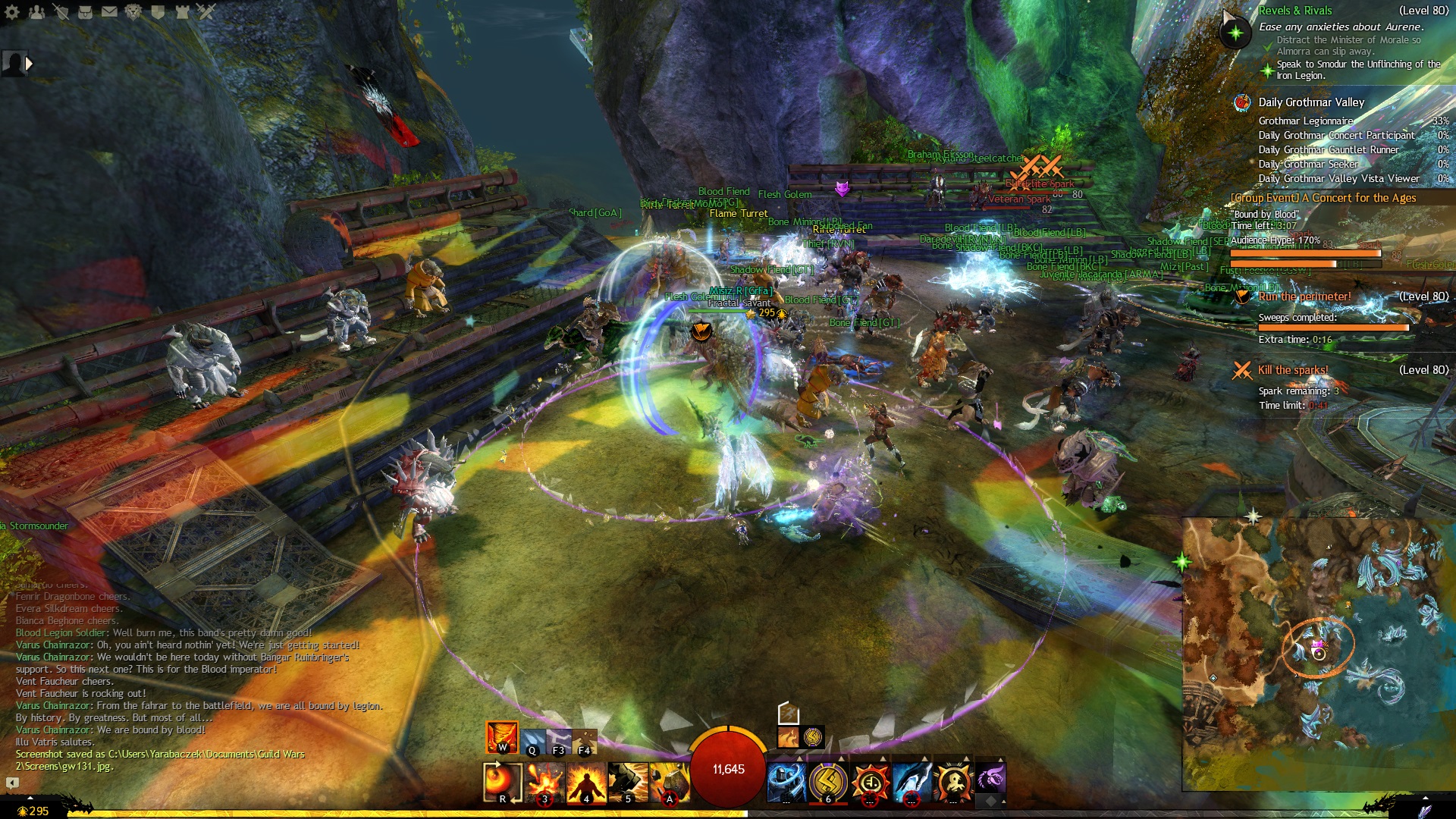The image size is (1456, 819).
Task: Open the mail envelope icon
Action: point(109,12)
